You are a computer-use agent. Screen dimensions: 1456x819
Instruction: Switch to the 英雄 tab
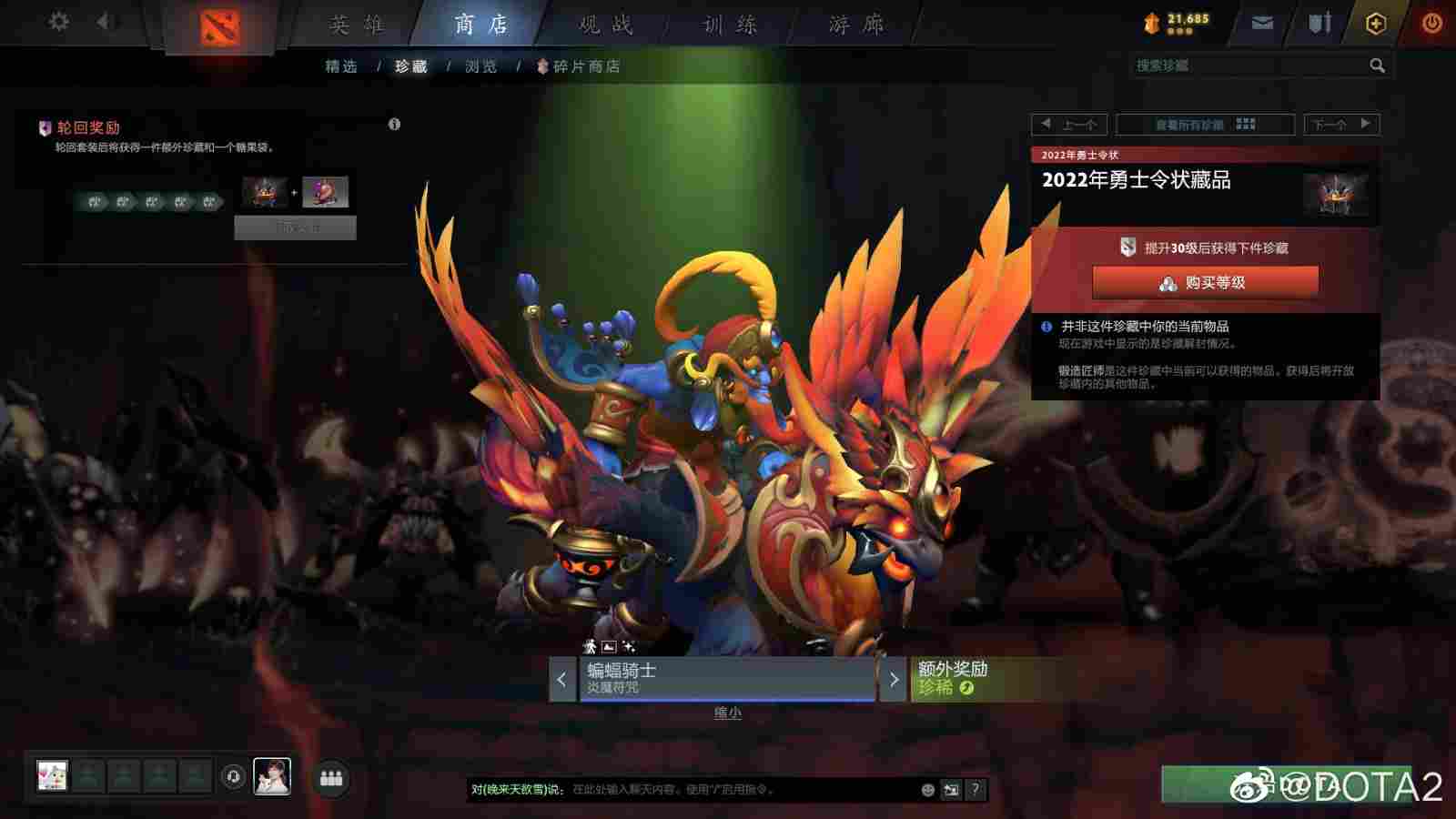pos(356,25)
